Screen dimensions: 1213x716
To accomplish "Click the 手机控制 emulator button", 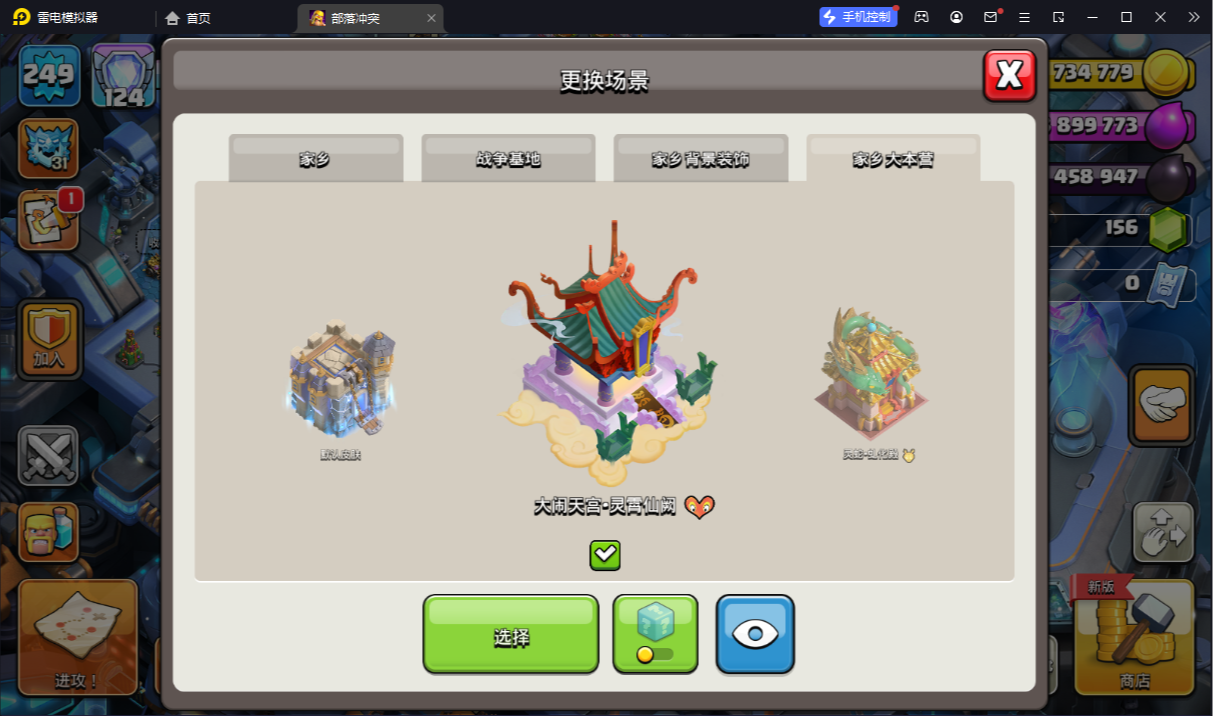I will (858, 17).
